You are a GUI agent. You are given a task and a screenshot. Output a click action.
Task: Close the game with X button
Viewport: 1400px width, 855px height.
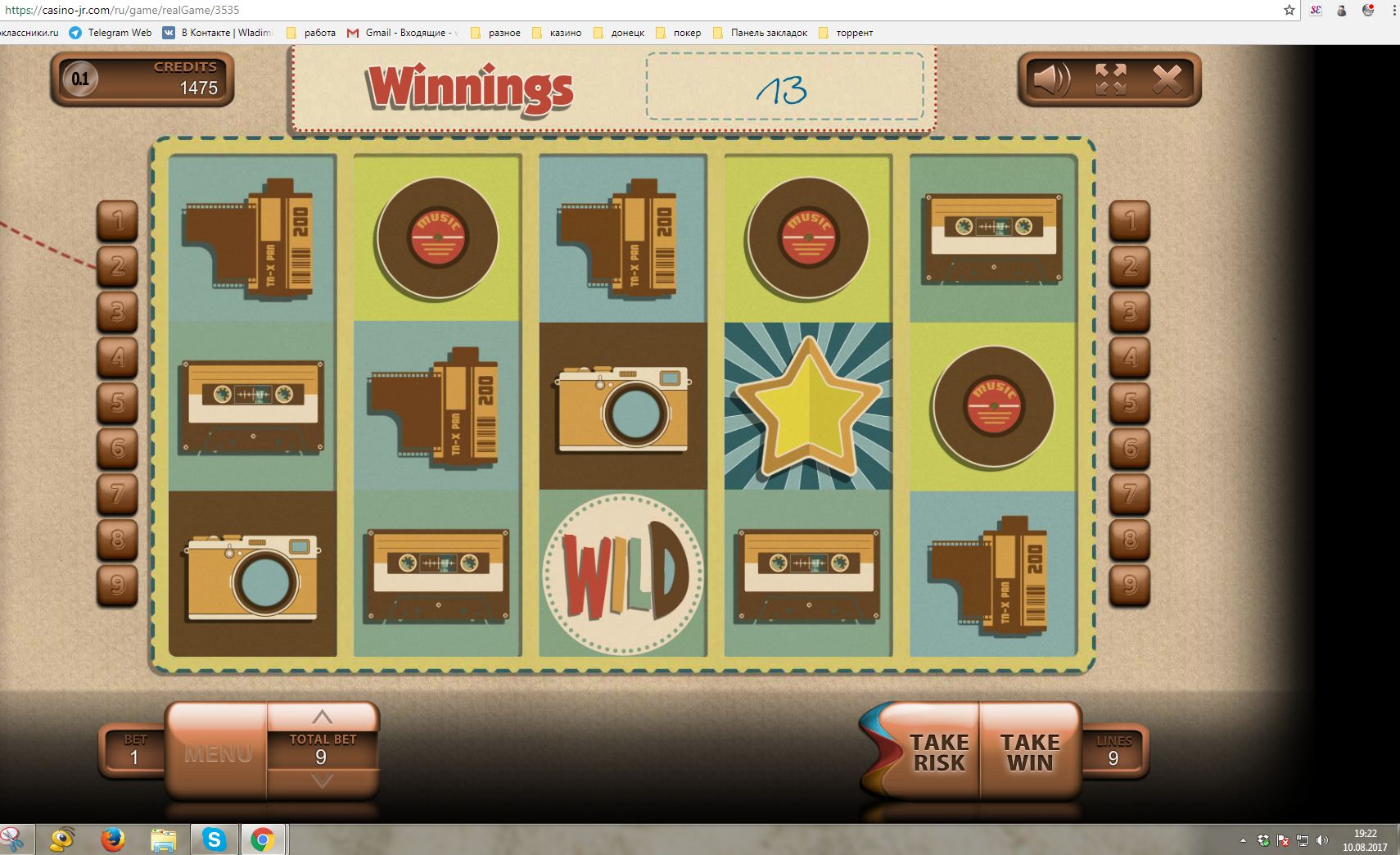tap(1167, 79)
